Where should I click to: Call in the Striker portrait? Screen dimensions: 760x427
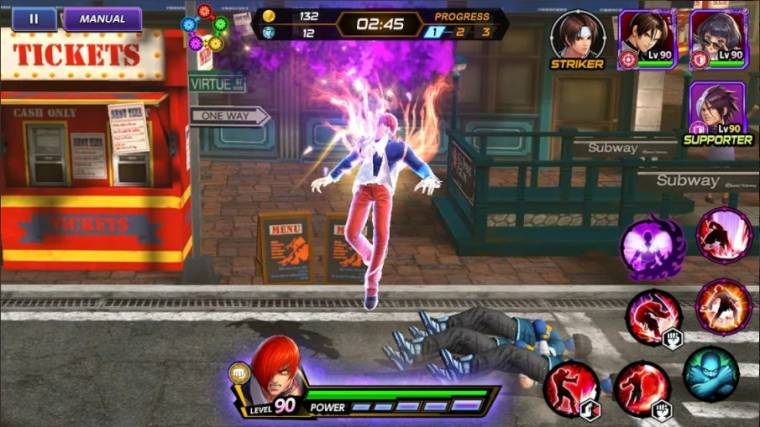point(577,36)
